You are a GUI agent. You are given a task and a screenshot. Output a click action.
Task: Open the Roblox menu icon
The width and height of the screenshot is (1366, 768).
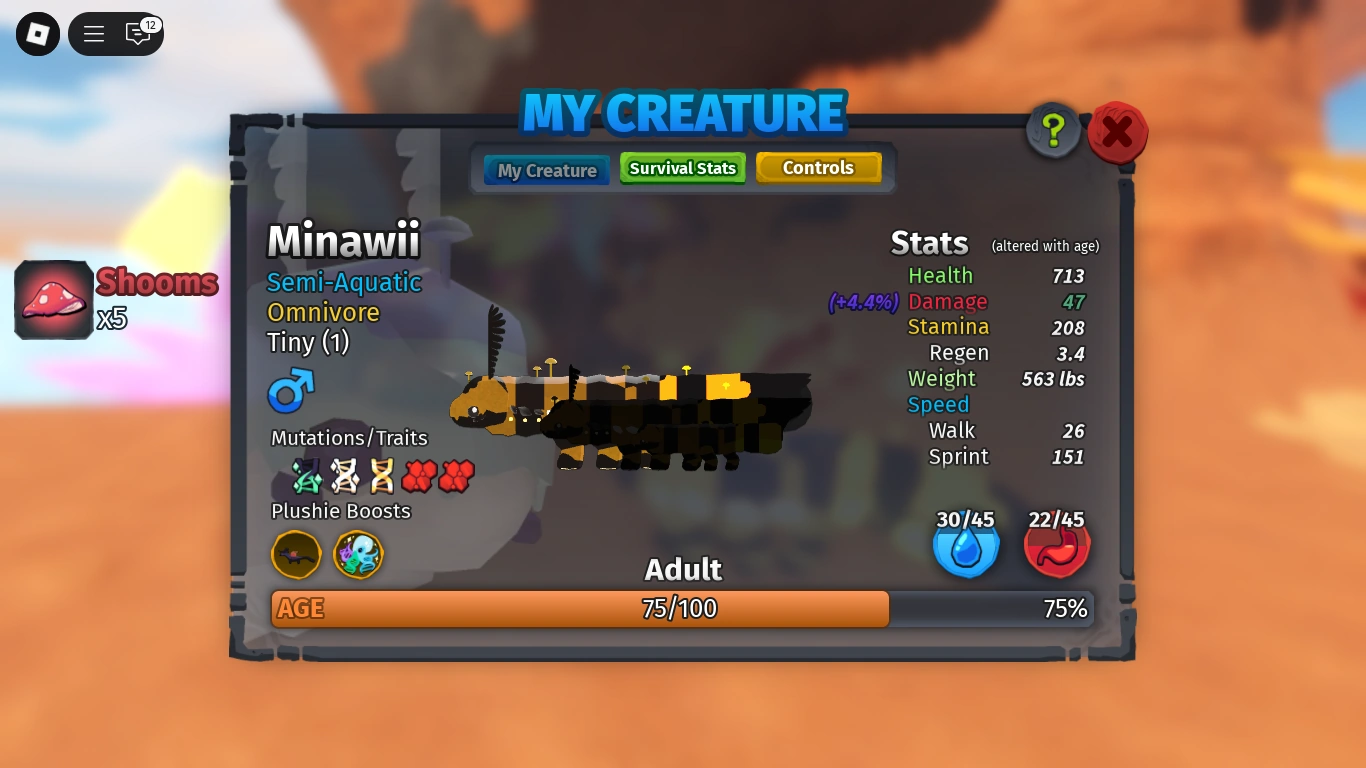(x=93, y=33)
